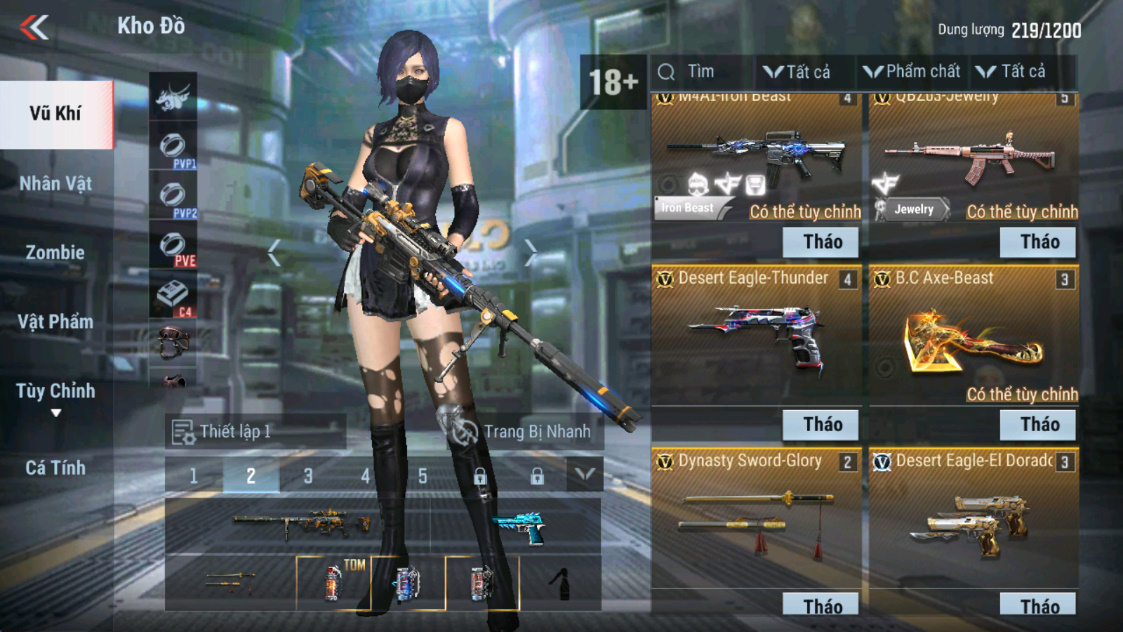The image size is (1123, 632).
Task: Select the PVE ring slot
Action: point(173,246)
